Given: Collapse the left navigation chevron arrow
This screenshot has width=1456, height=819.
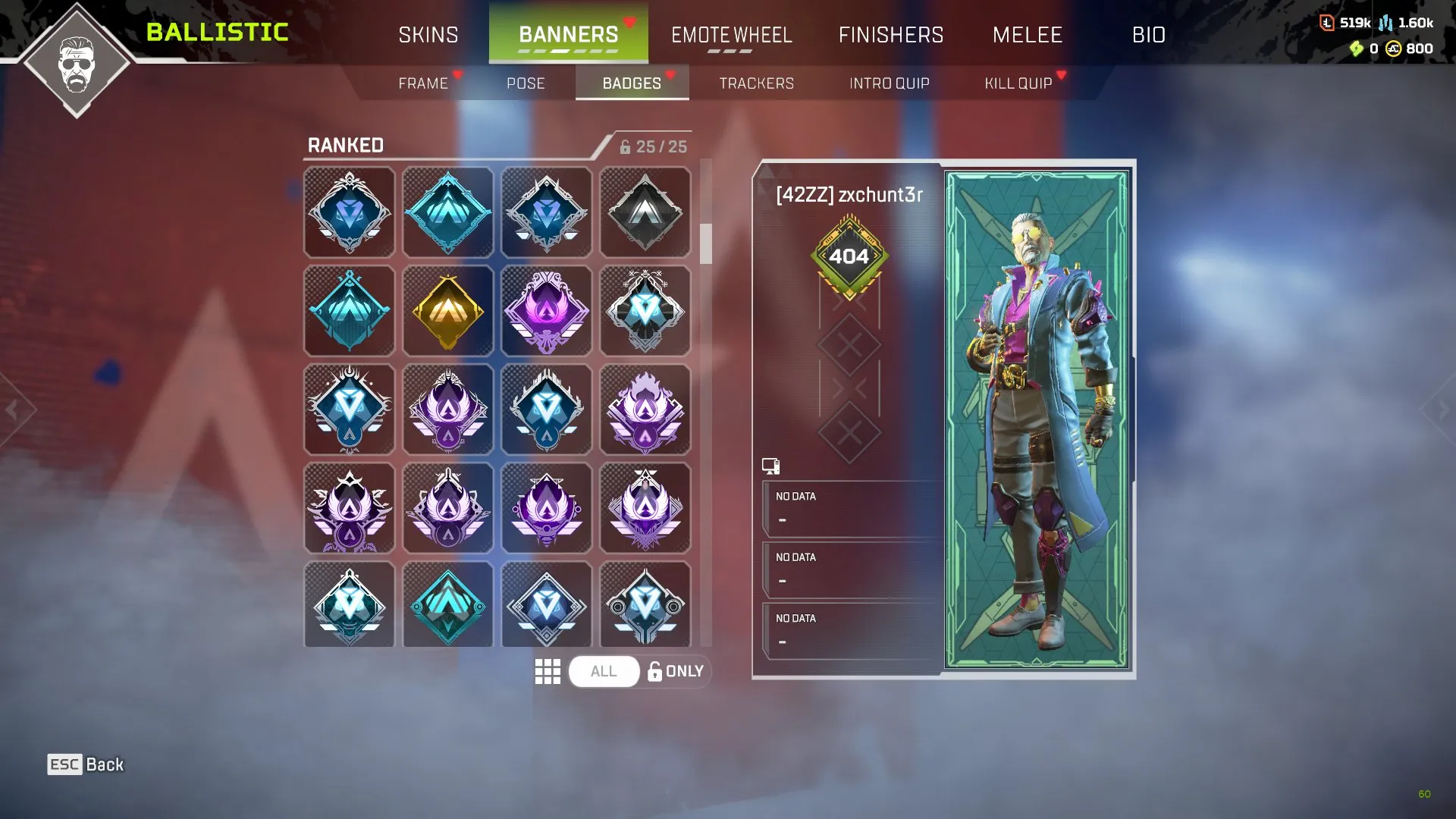Looking at the screenshot, I should click(14, 409).
